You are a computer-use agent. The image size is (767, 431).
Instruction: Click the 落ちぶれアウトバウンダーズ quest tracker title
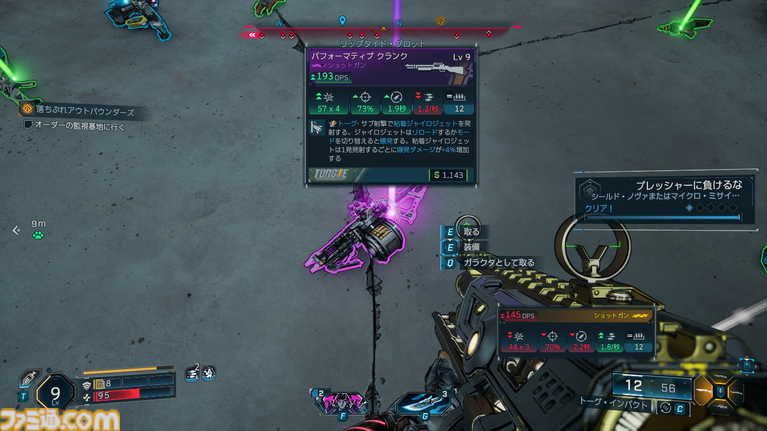(84, 110)
